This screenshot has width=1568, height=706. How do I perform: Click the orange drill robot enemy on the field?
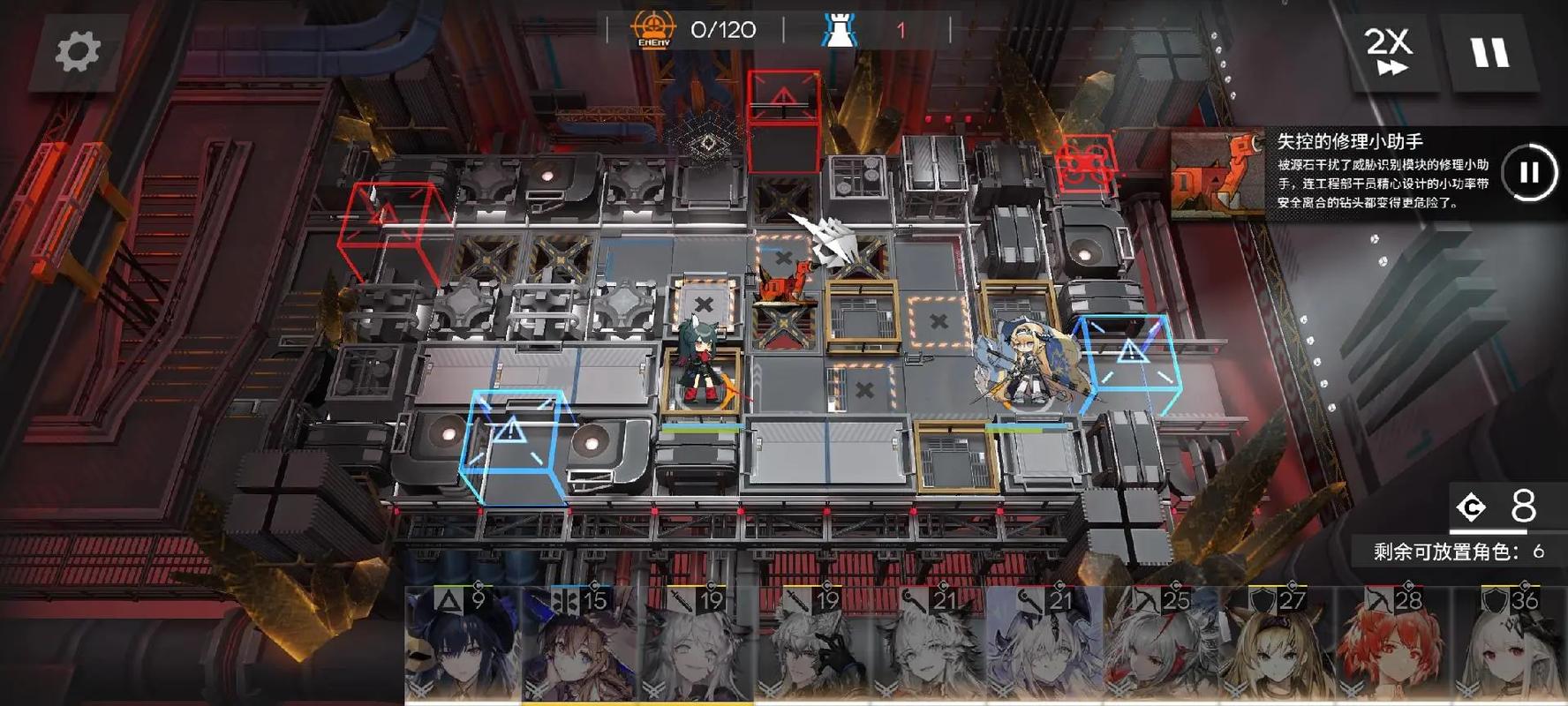tap(784, 282)
